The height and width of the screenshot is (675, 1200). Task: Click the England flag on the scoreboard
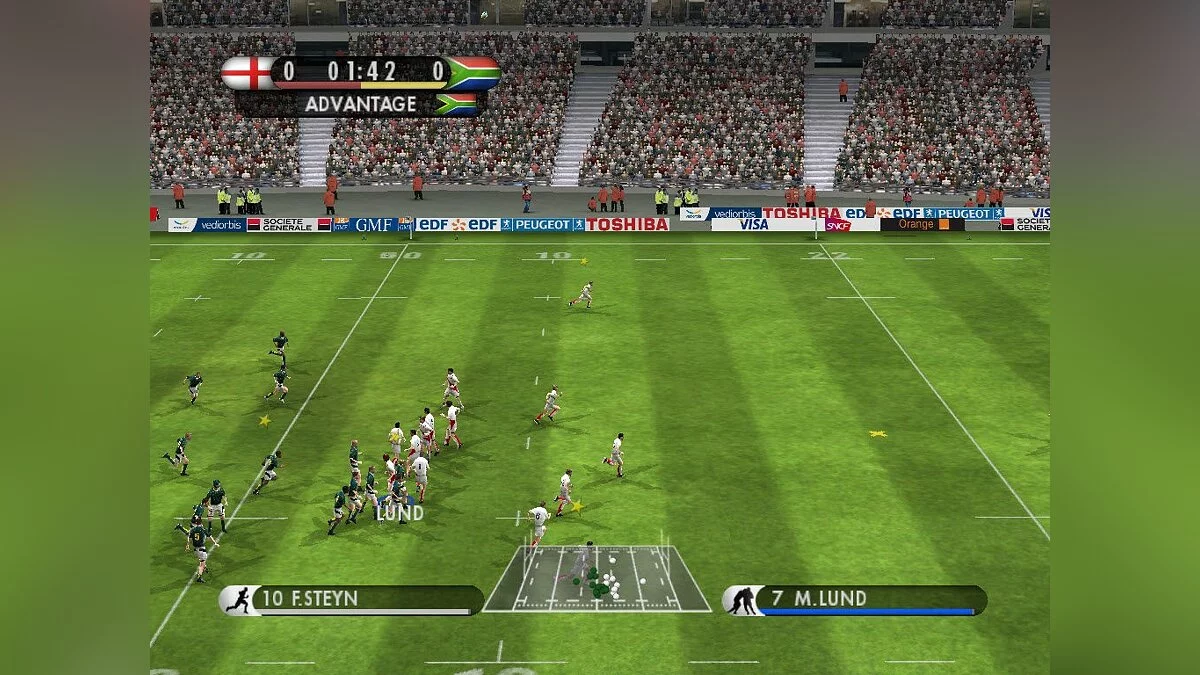click(246, 72)
